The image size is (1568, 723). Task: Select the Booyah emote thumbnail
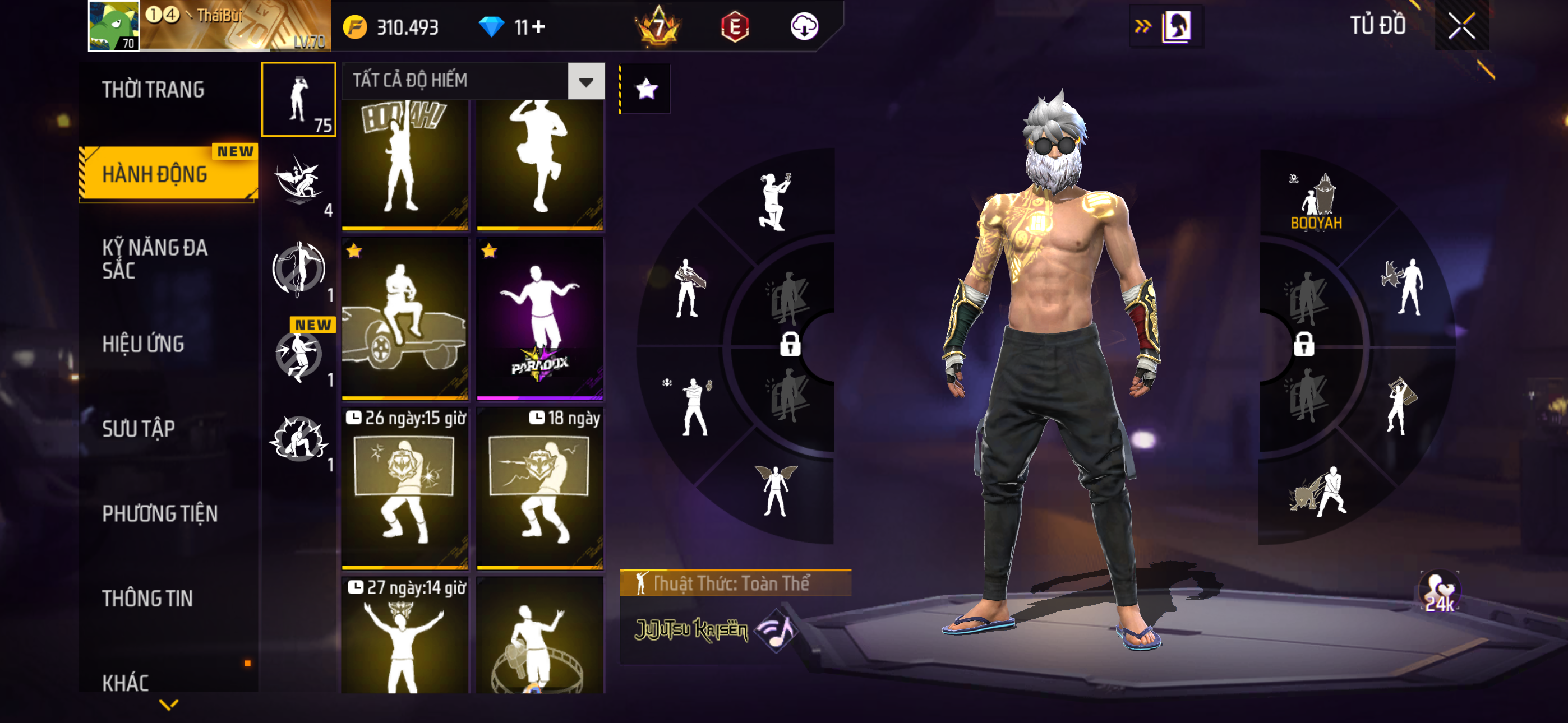[x=405, y=164]
